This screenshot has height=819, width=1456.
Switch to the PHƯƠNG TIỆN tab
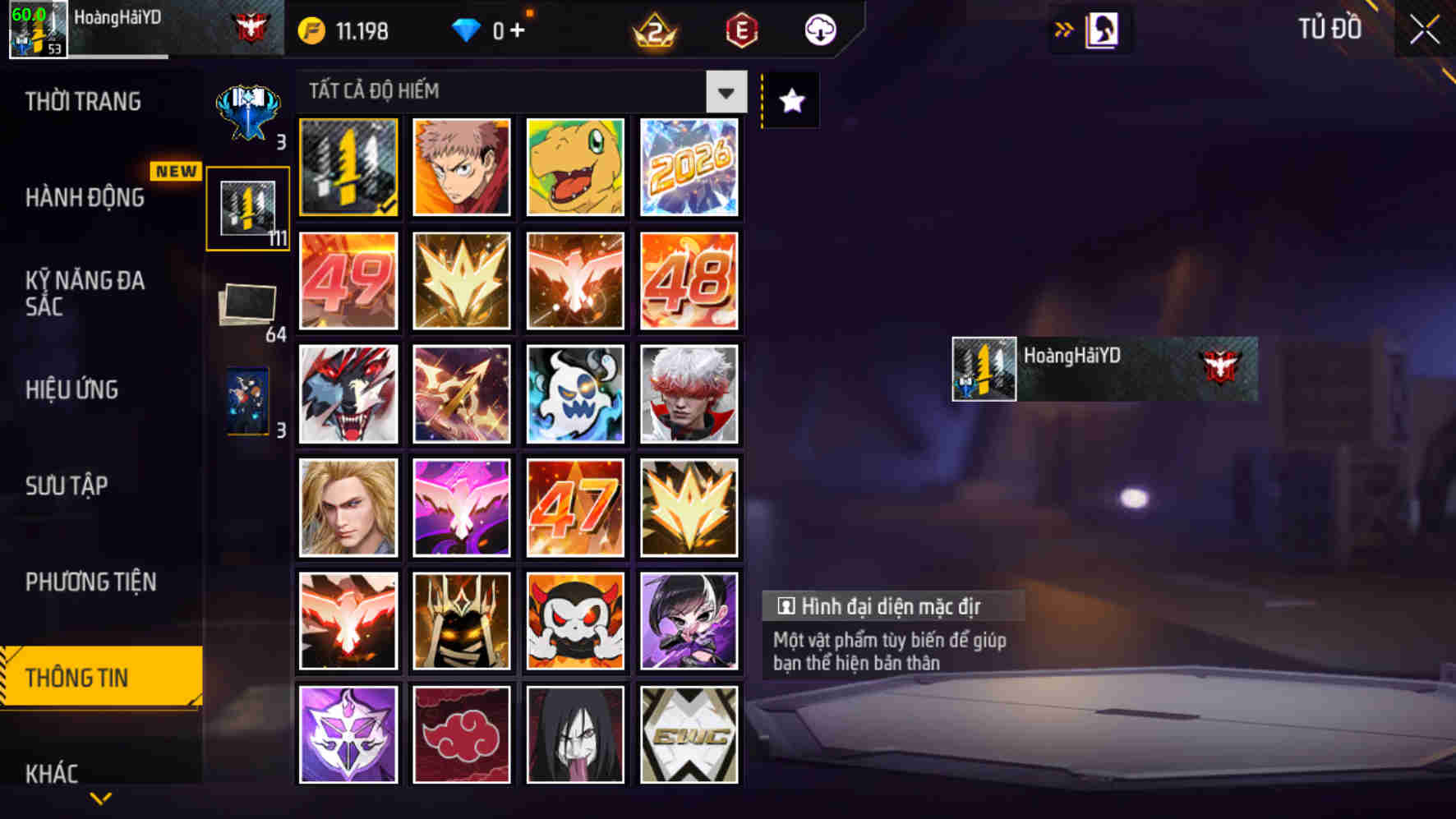[90, 582]
